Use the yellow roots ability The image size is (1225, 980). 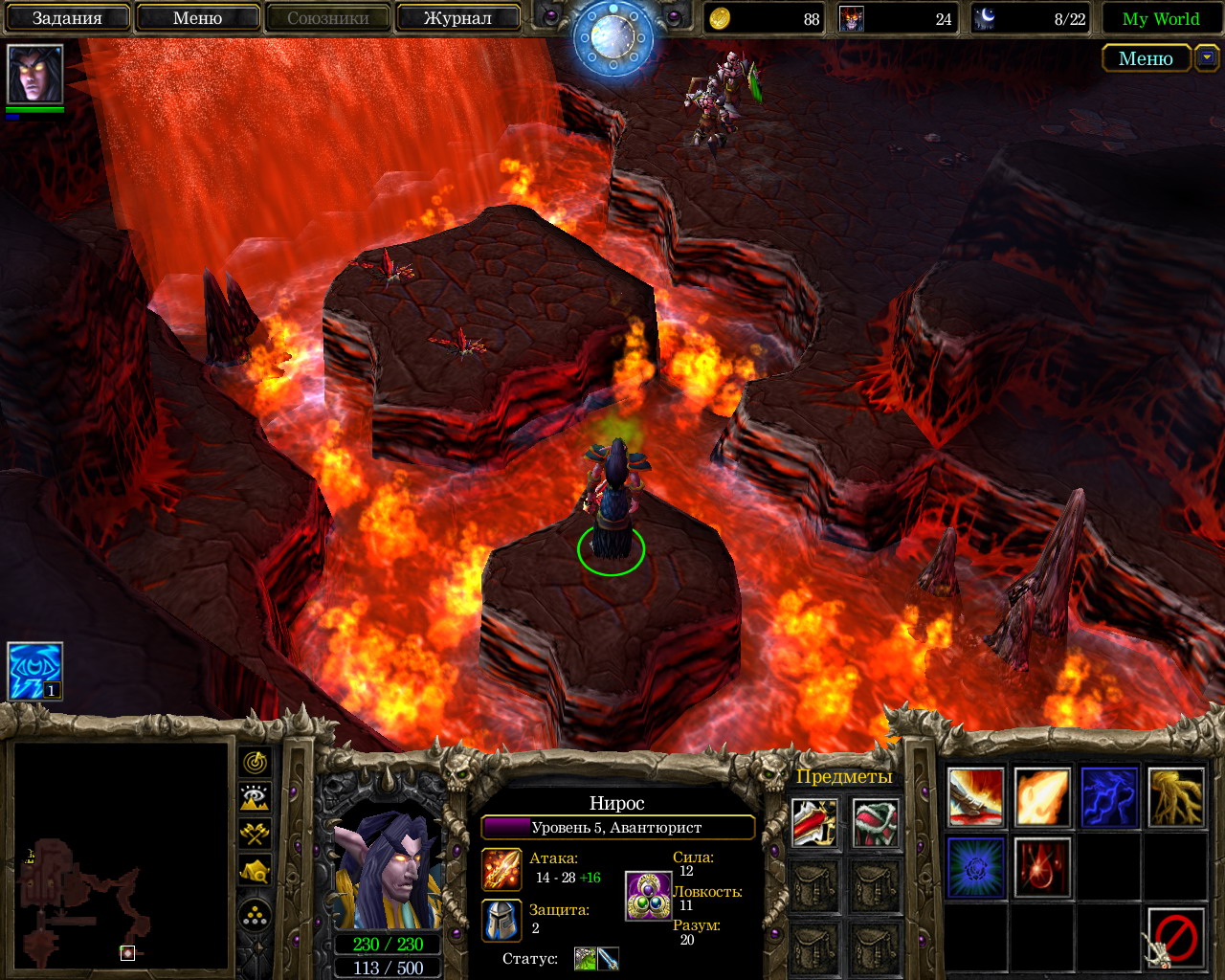(x=1176, y=796)
